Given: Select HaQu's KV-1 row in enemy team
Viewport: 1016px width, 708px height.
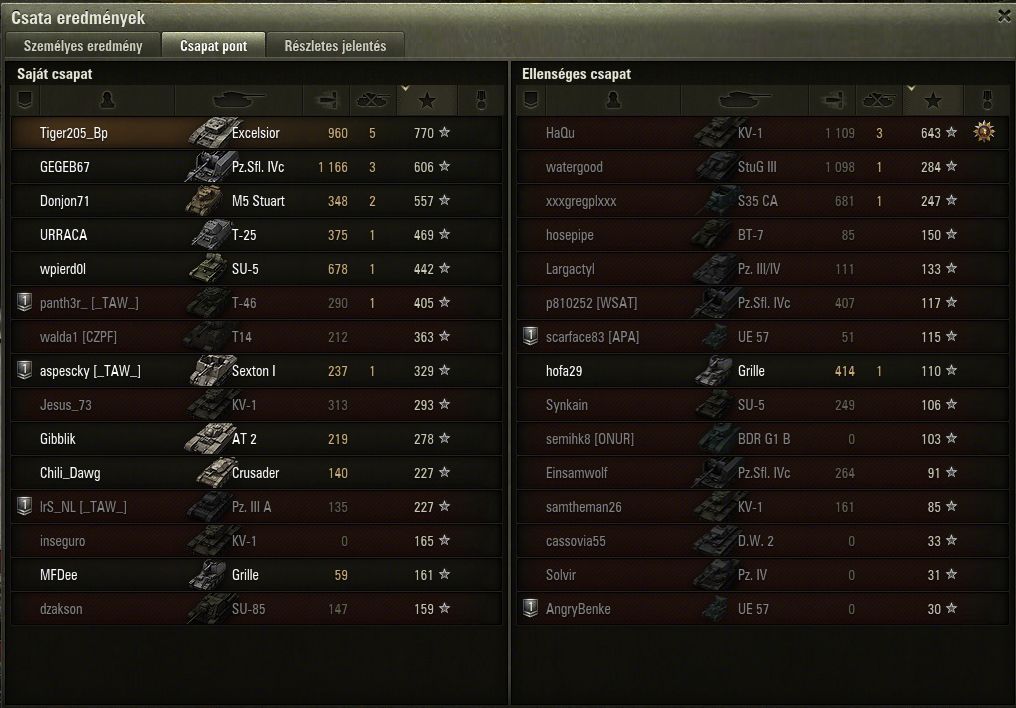Looking at the screenshot, I should pyautogui.click(x=760, y=133).
